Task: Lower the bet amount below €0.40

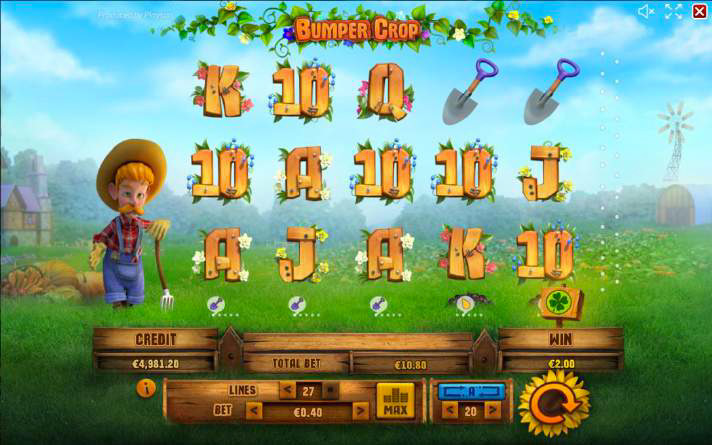Action: click(x=254, y=410)
